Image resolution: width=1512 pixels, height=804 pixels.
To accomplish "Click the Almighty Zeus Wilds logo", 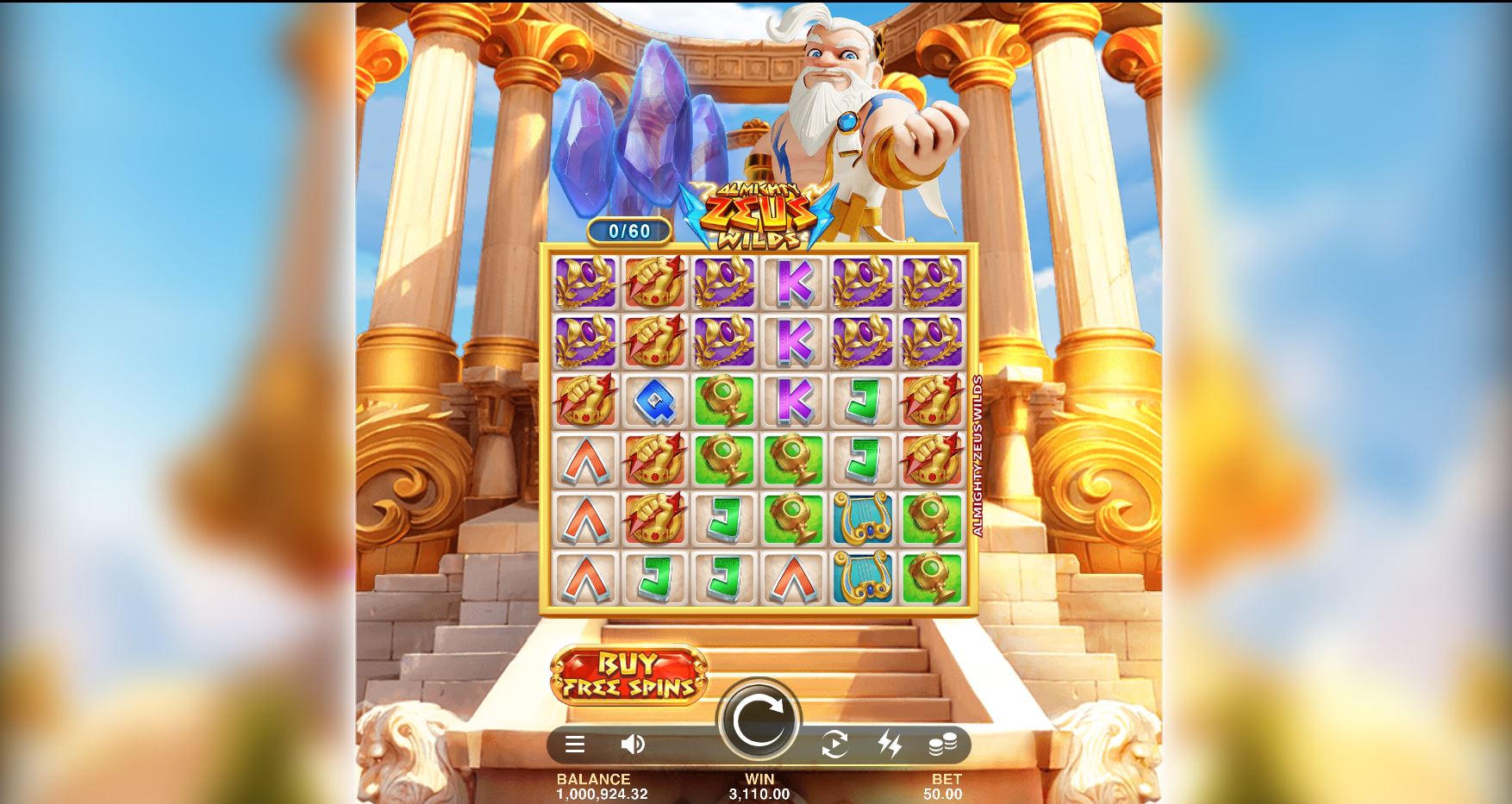I will (x=759, y=213).
